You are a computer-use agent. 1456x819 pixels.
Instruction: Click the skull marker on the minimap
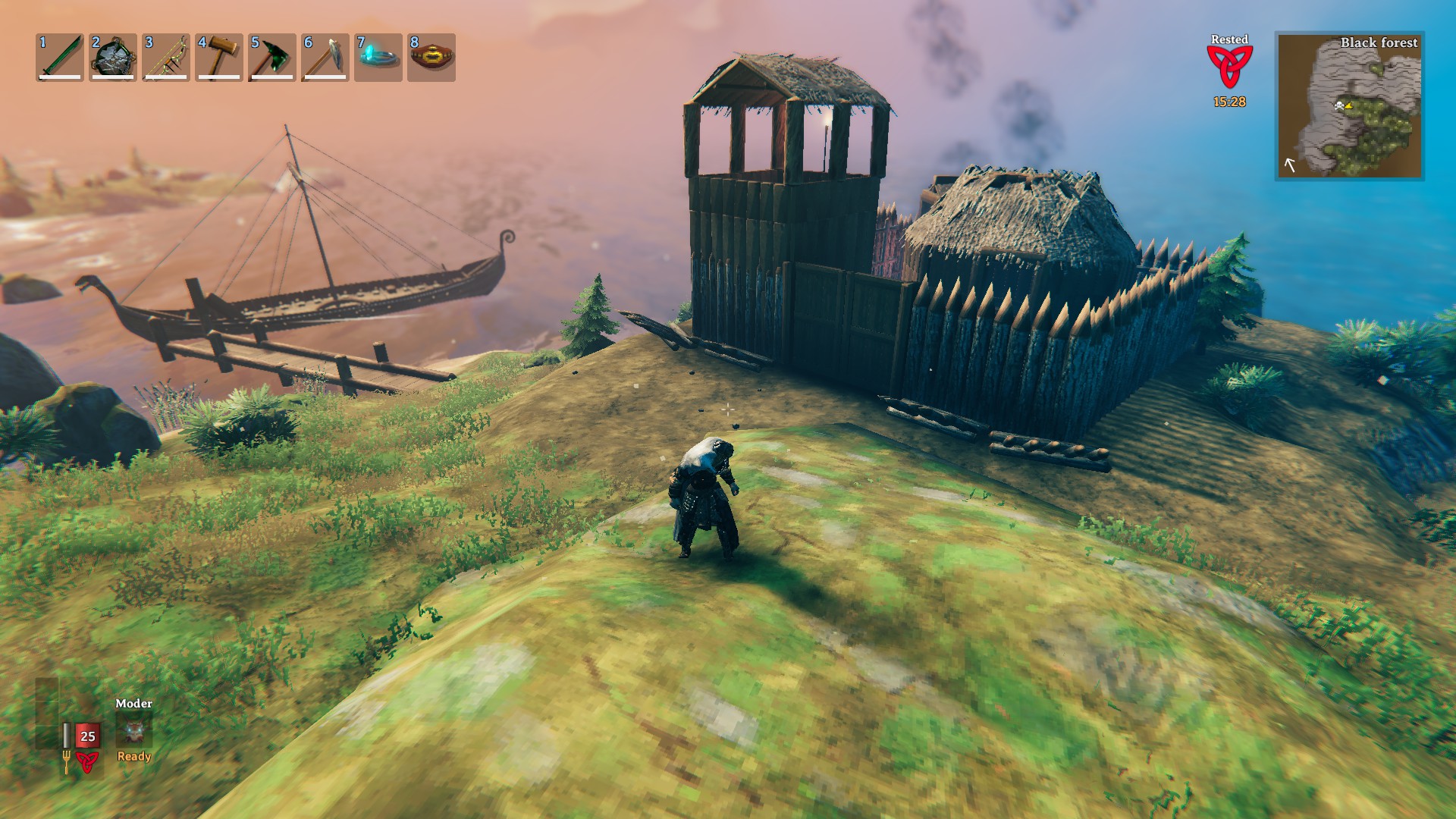[x=1339, y=105]
